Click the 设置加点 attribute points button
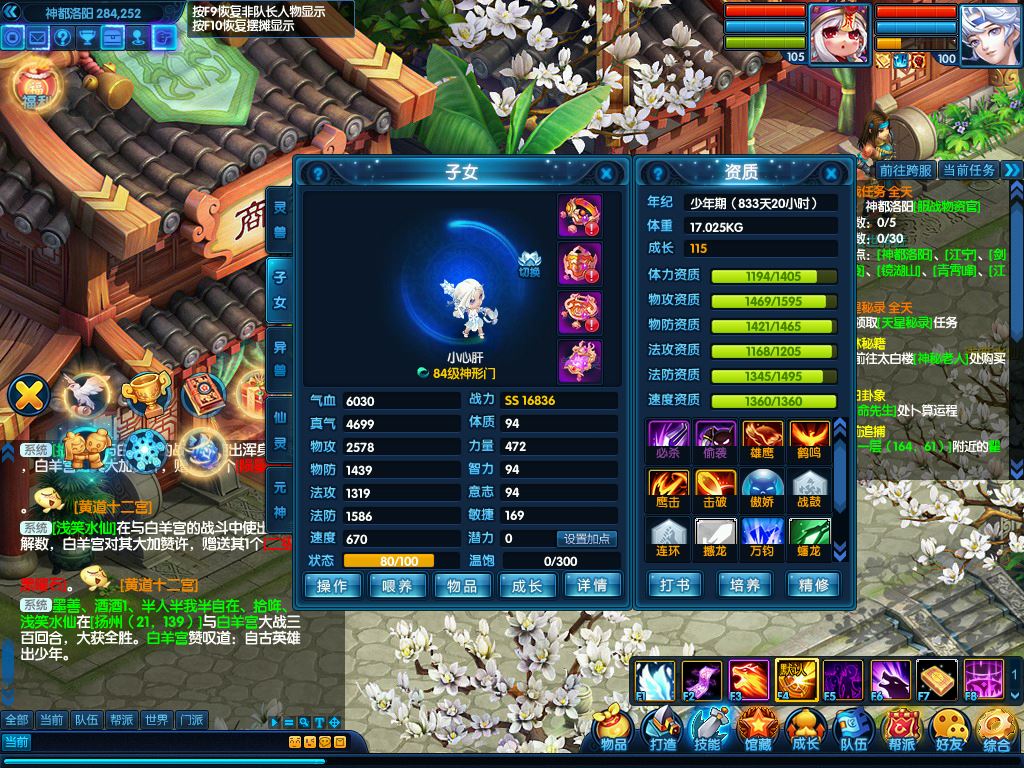This screenshot has width=1024, height=768. pyautogui.click(x=587, y=539)
